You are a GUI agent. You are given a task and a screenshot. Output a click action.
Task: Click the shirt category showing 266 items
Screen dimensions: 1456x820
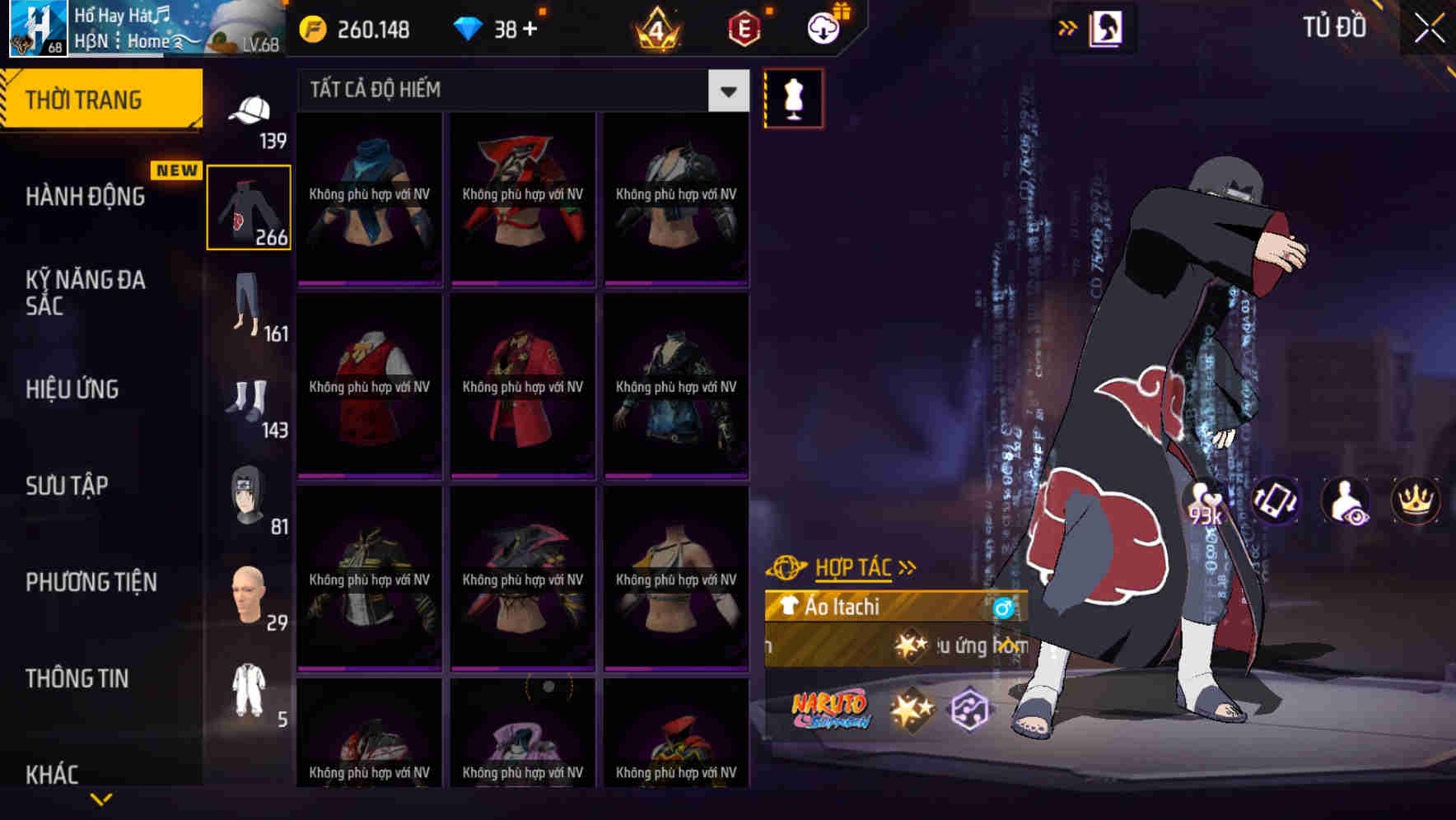(x=249, y=206)
